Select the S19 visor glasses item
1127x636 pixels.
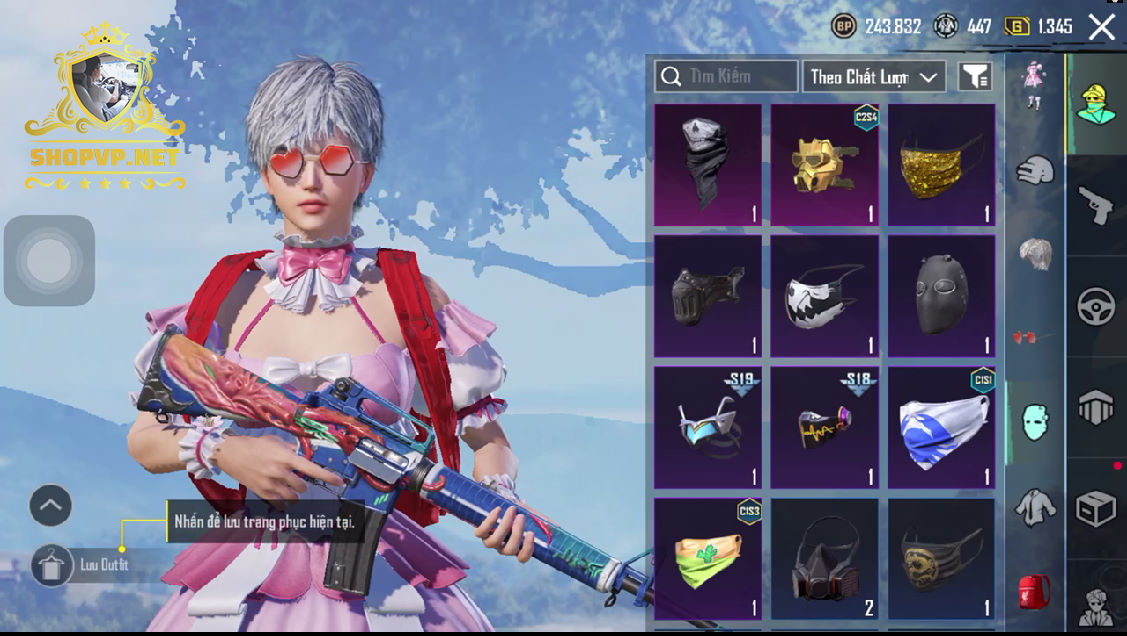pos(708,427)
